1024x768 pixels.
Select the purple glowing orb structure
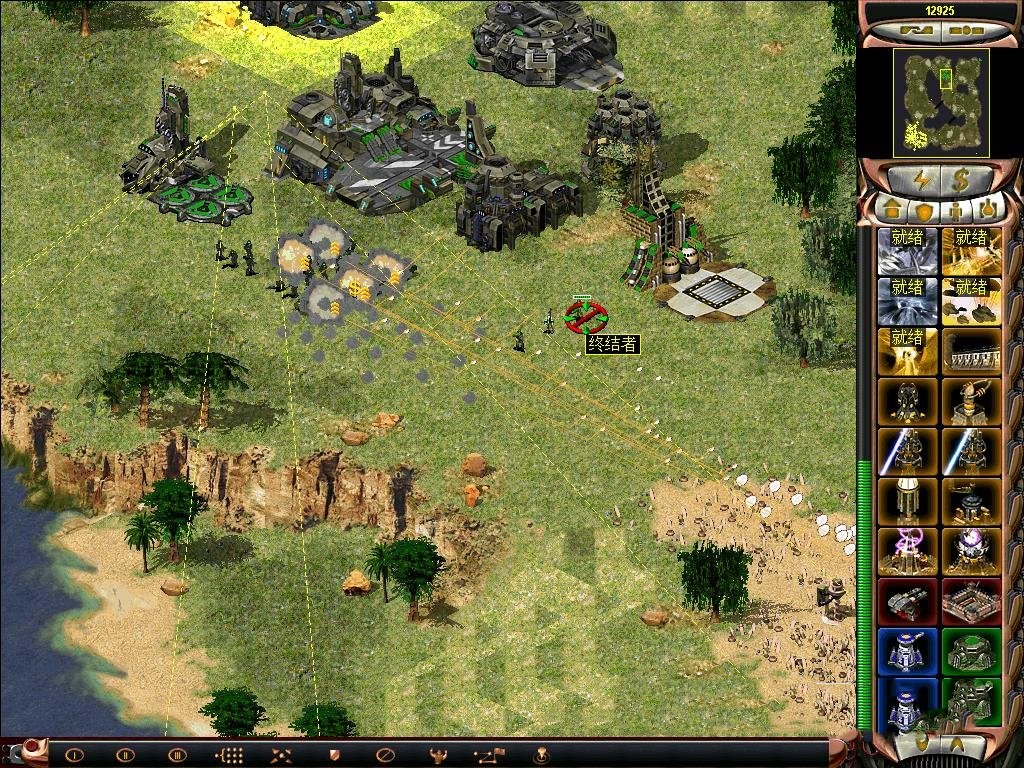(971, 550)
